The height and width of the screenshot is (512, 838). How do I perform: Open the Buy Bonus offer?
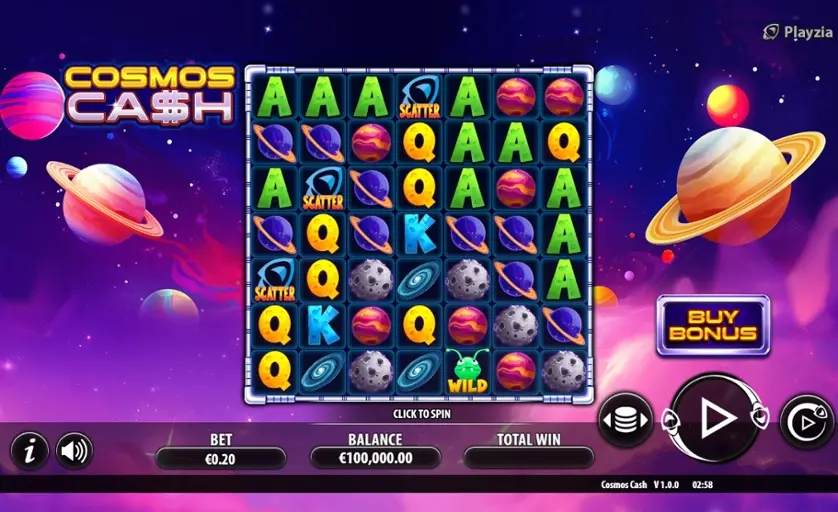pyautogui.click(x=713, y=325)
